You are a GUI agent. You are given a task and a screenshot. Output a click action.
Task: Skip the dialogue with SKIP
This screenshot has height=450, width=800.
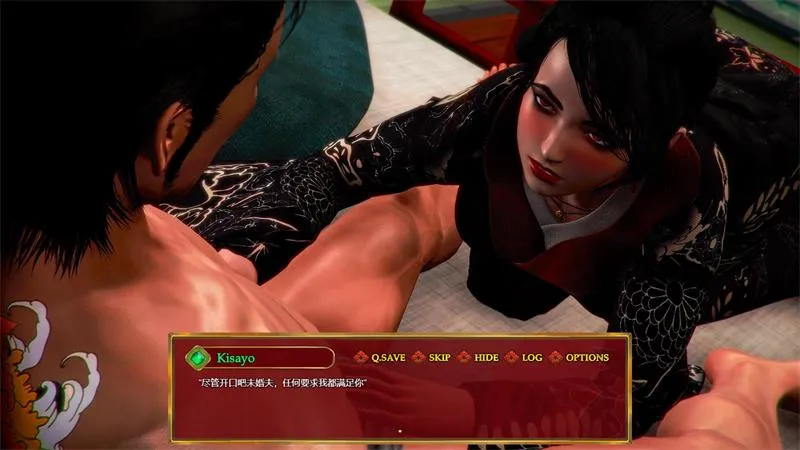439,357
